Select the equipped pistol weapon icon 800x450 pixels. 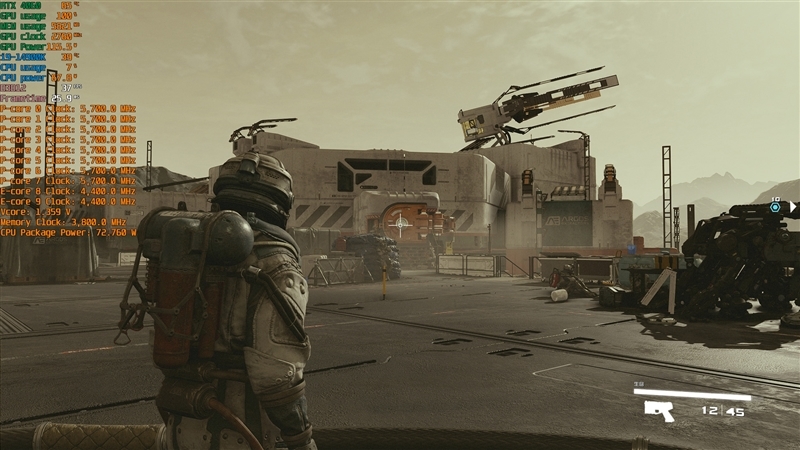[659, 410]
